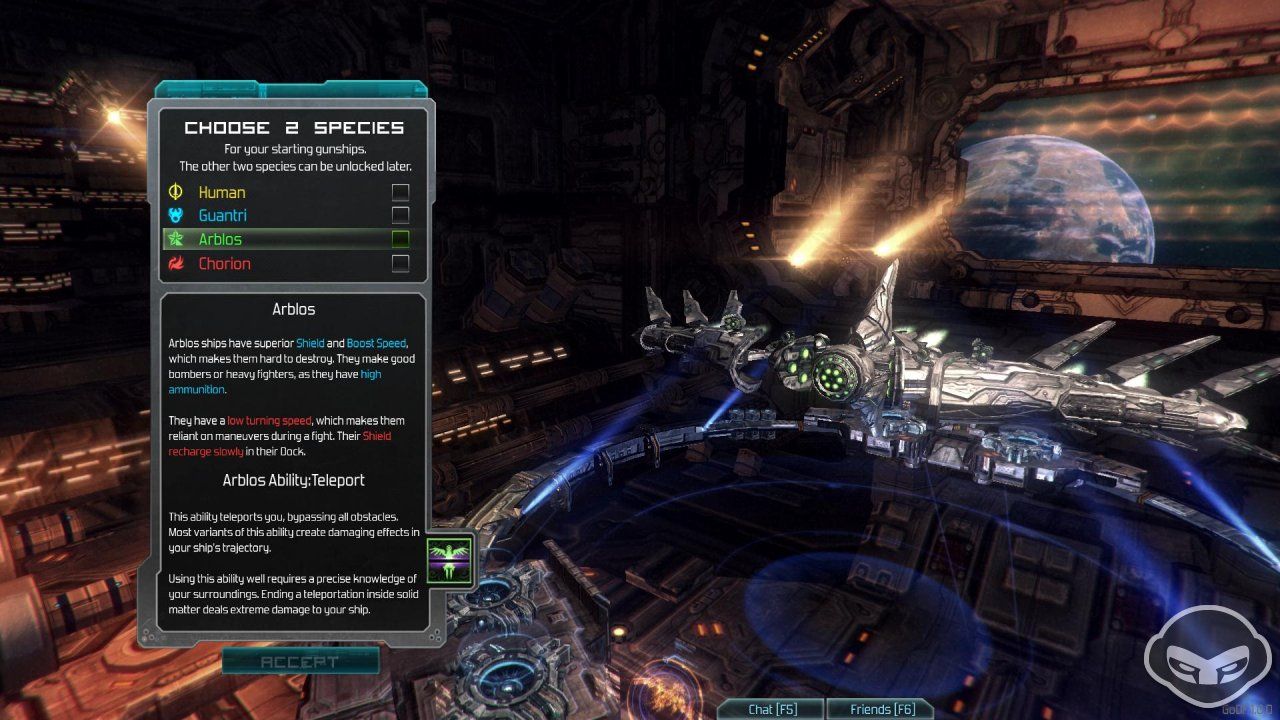Open the Friends panel
1280x720 pixels.
[879, 709]
